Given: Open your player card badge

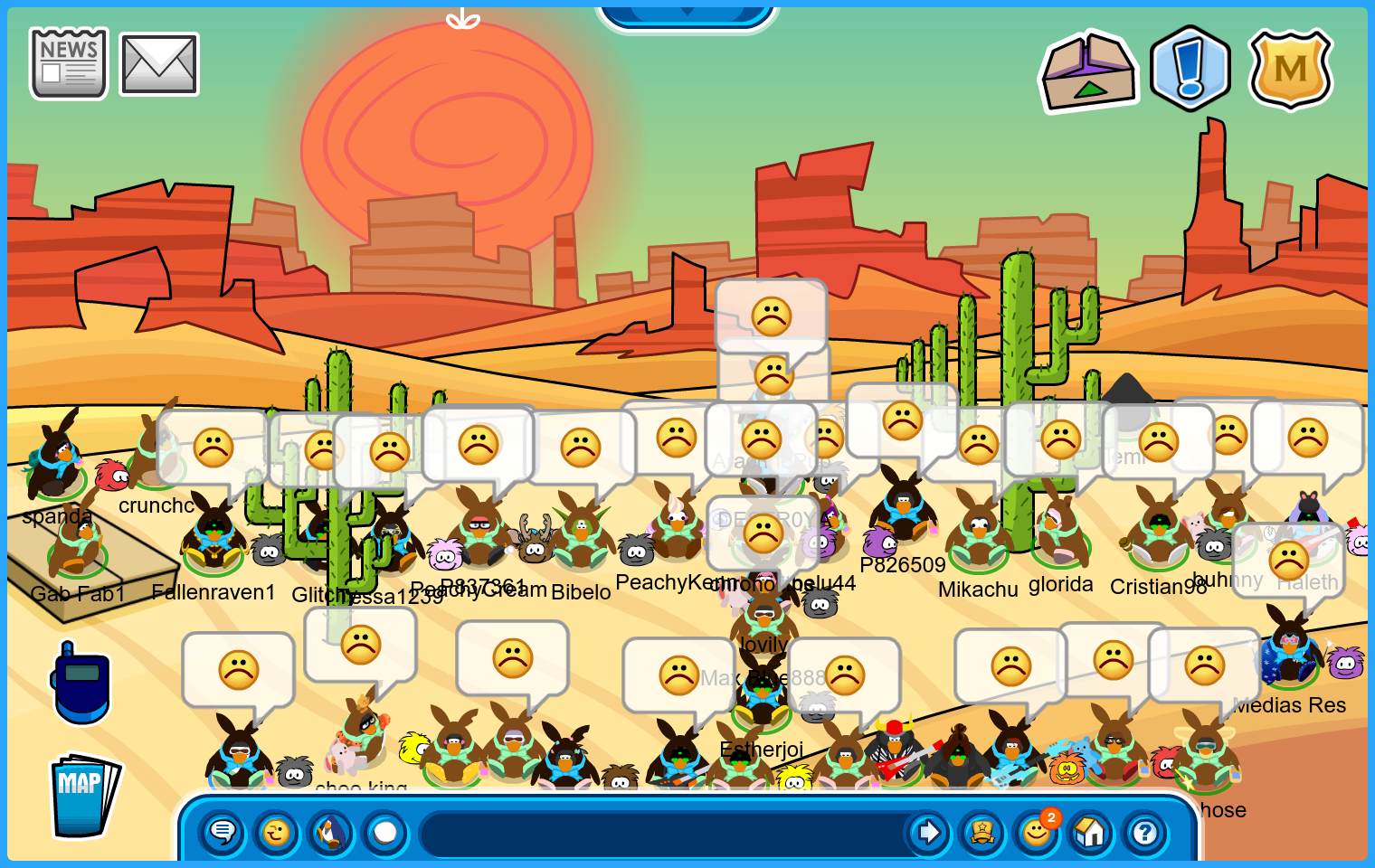Looking at the screenshot, I should pyautogui.click(x=982, y=832).
